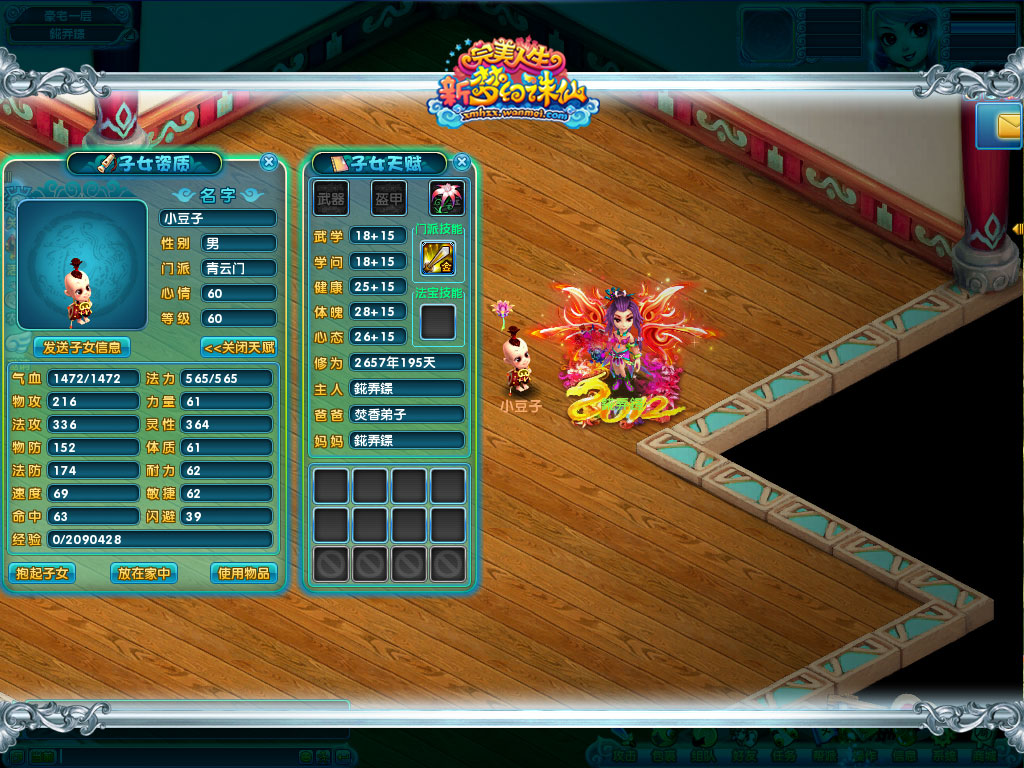Close the 子女天赋 panel

click(x=461, y=162)
